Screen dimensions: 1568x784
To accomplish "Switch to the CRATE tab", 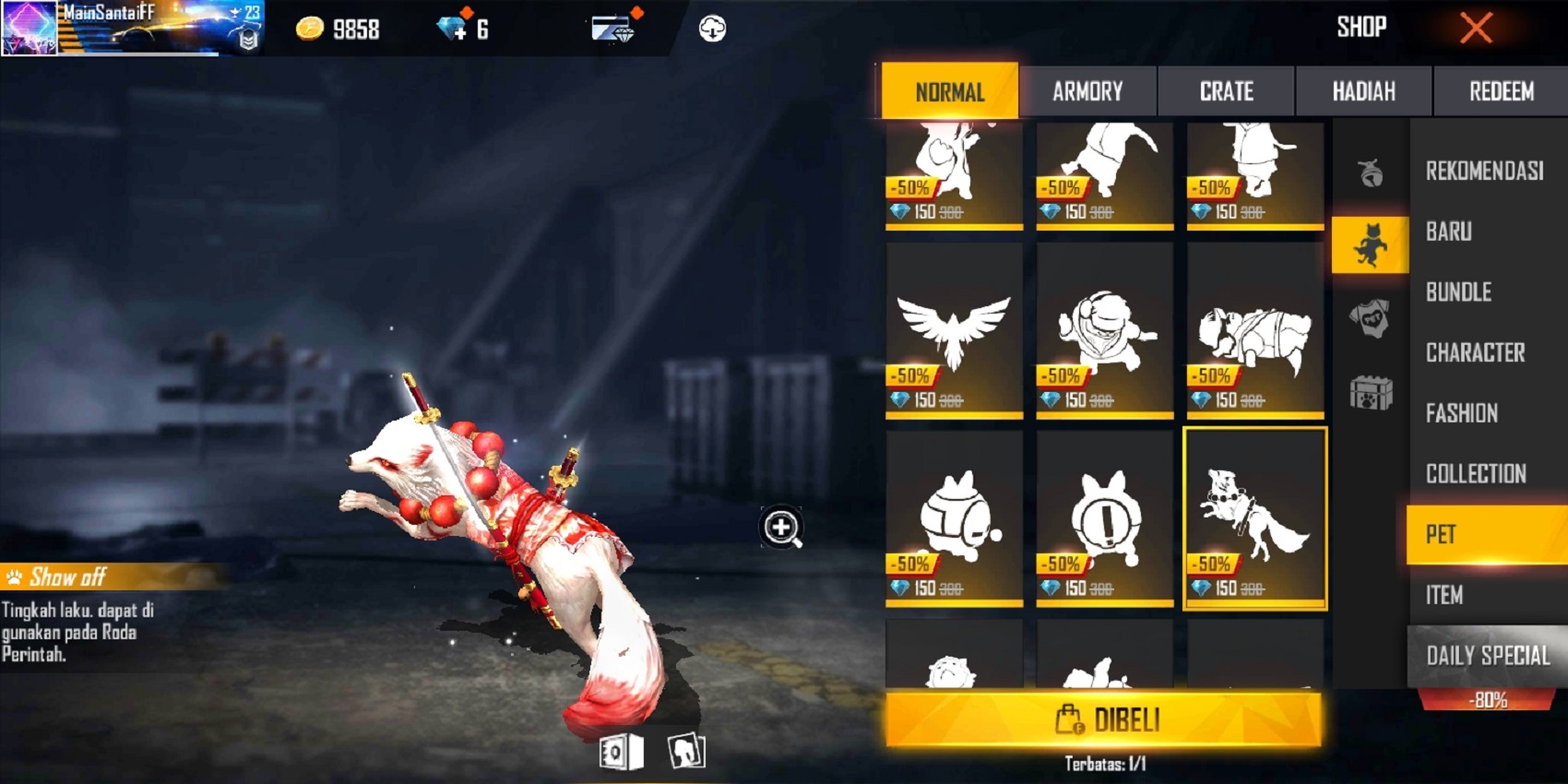I will (x=1227, y=91).
